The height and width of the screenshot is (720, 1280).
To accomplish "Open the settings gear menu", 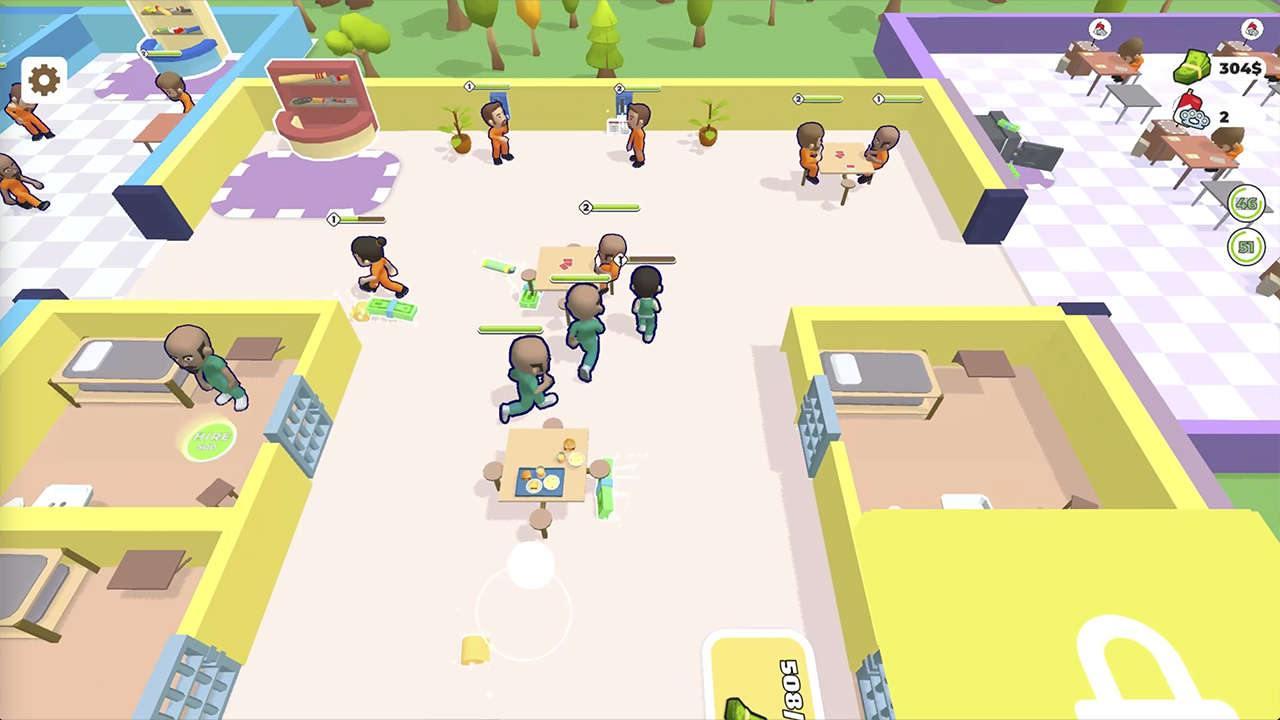I will [42, 79].
